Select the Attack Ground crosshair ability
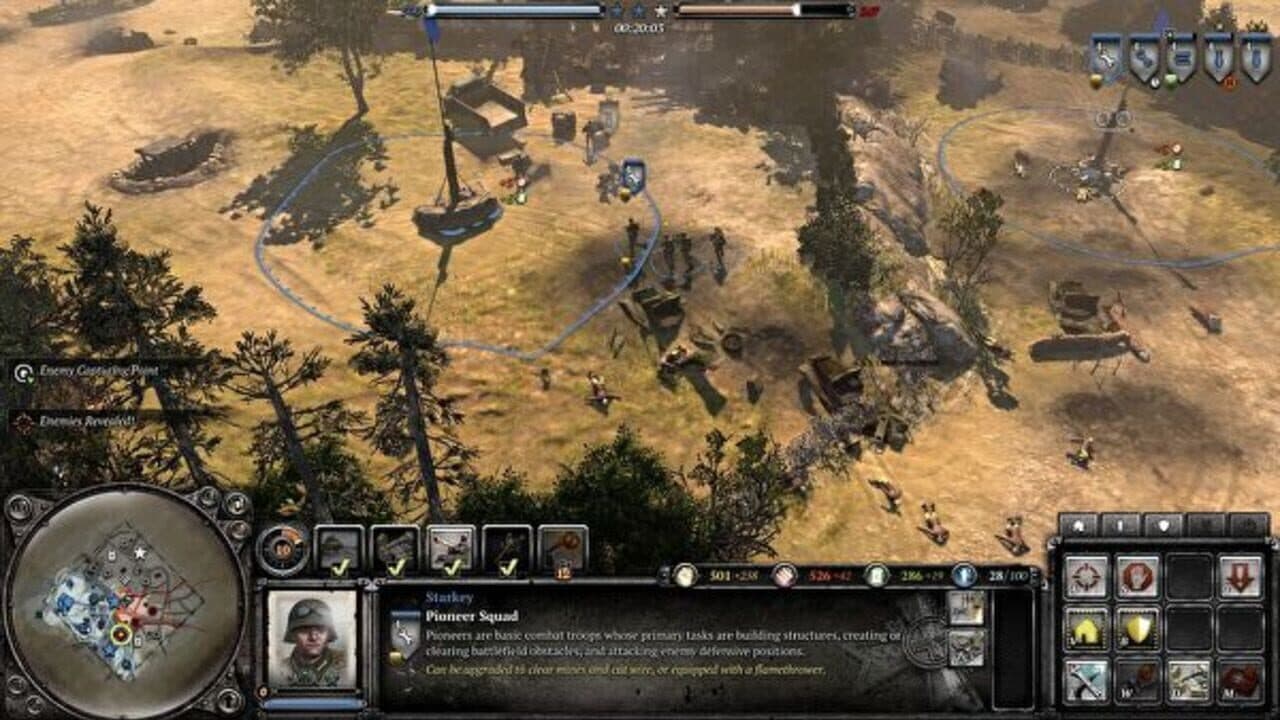The width and height of the screenshot is (1280, 720). pyautogui.click(x=1088, y=576)
